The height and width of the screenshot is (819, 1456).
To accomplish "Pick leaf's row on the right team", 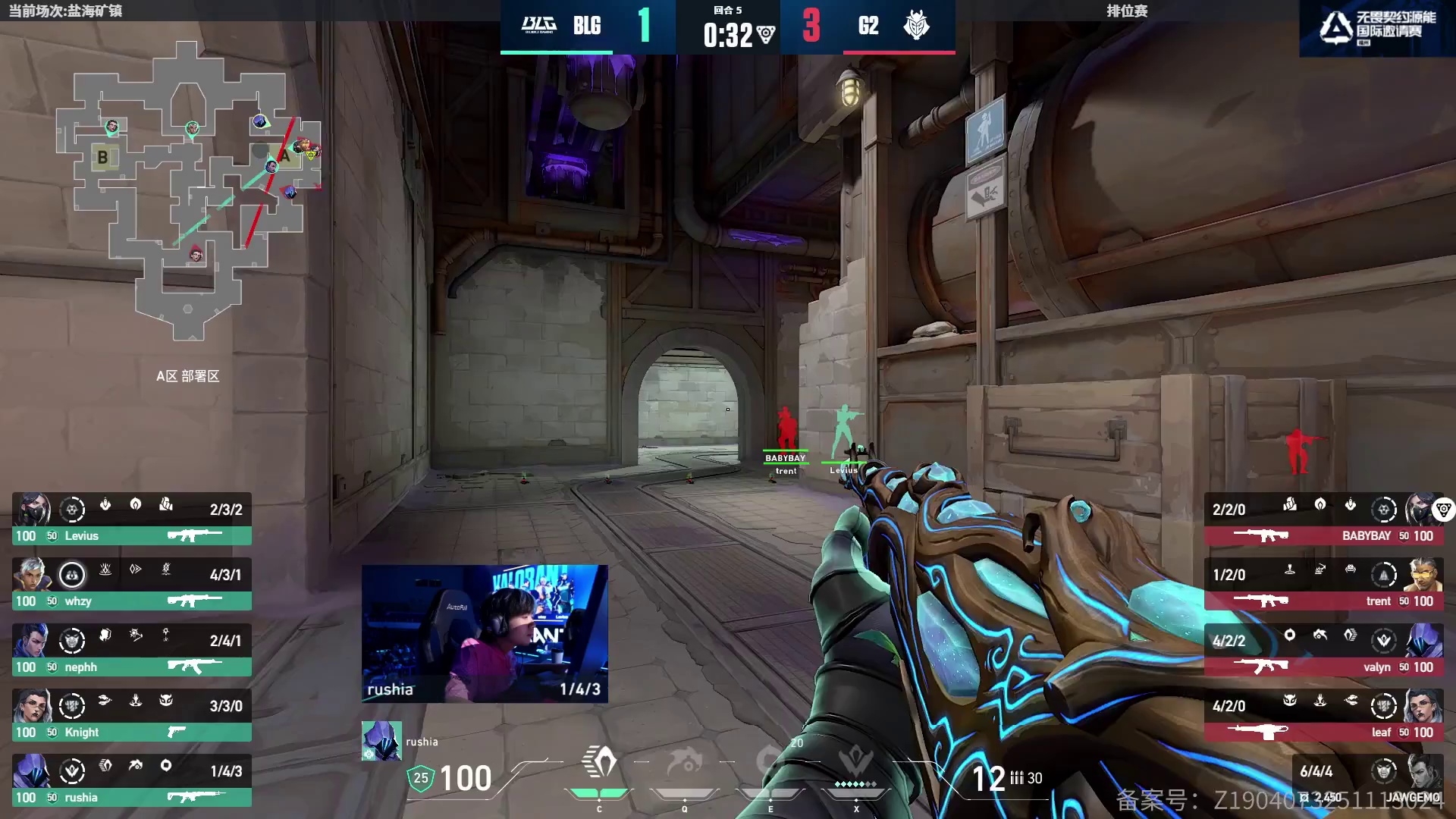I will (1323, 716).
